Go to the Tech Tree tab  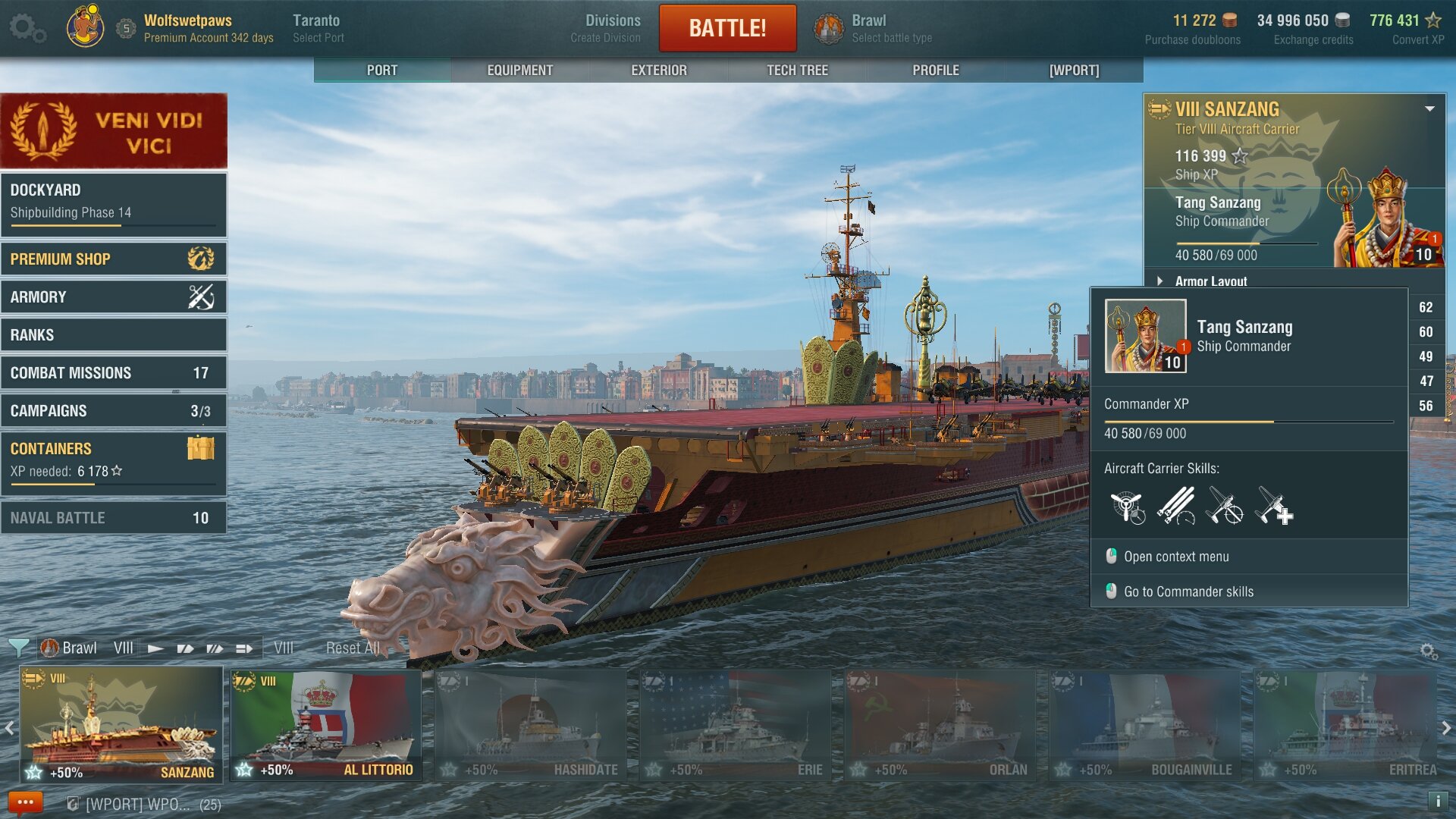click(797, 70)
